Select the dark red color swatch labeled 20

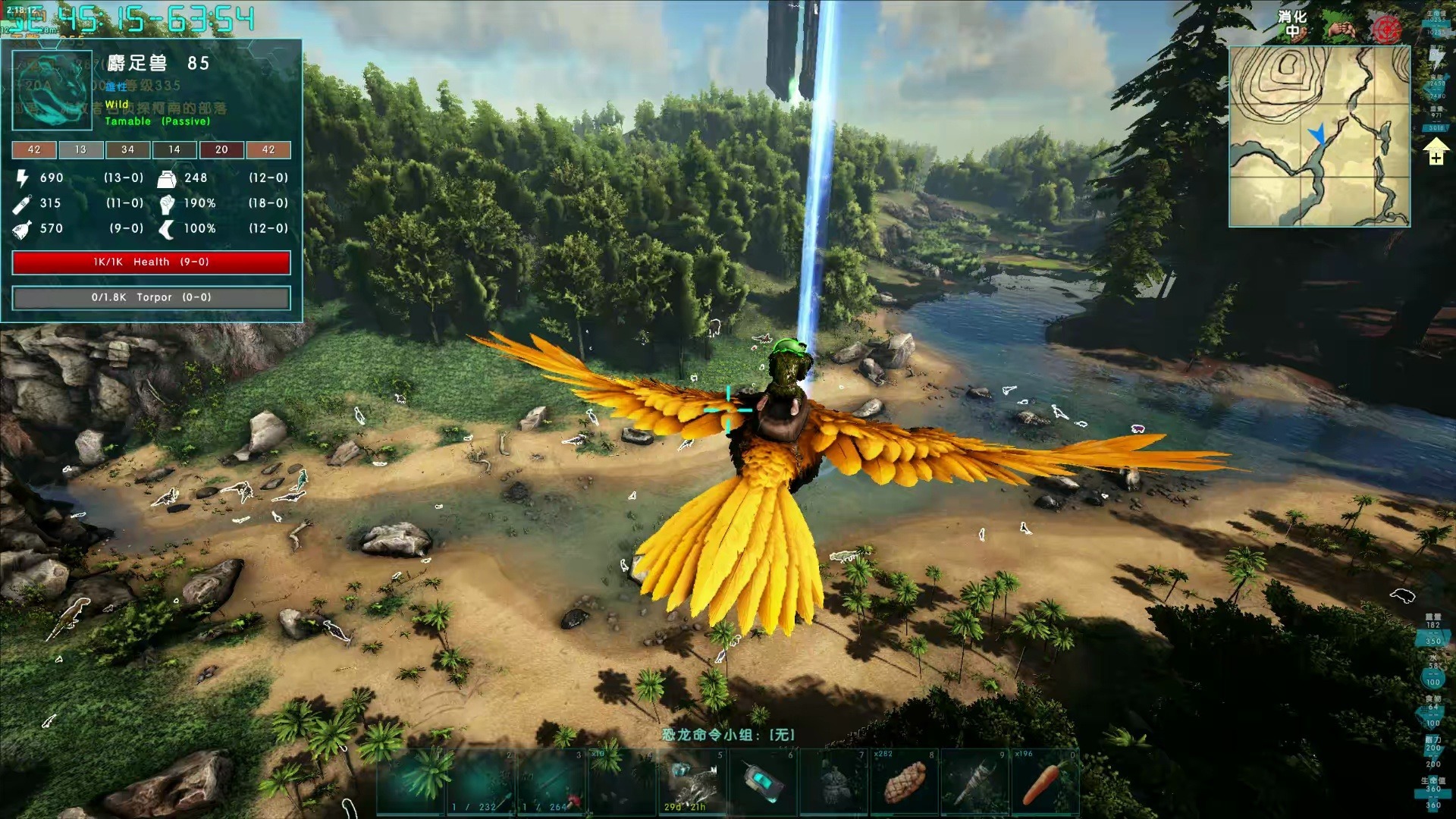point(221,149)
